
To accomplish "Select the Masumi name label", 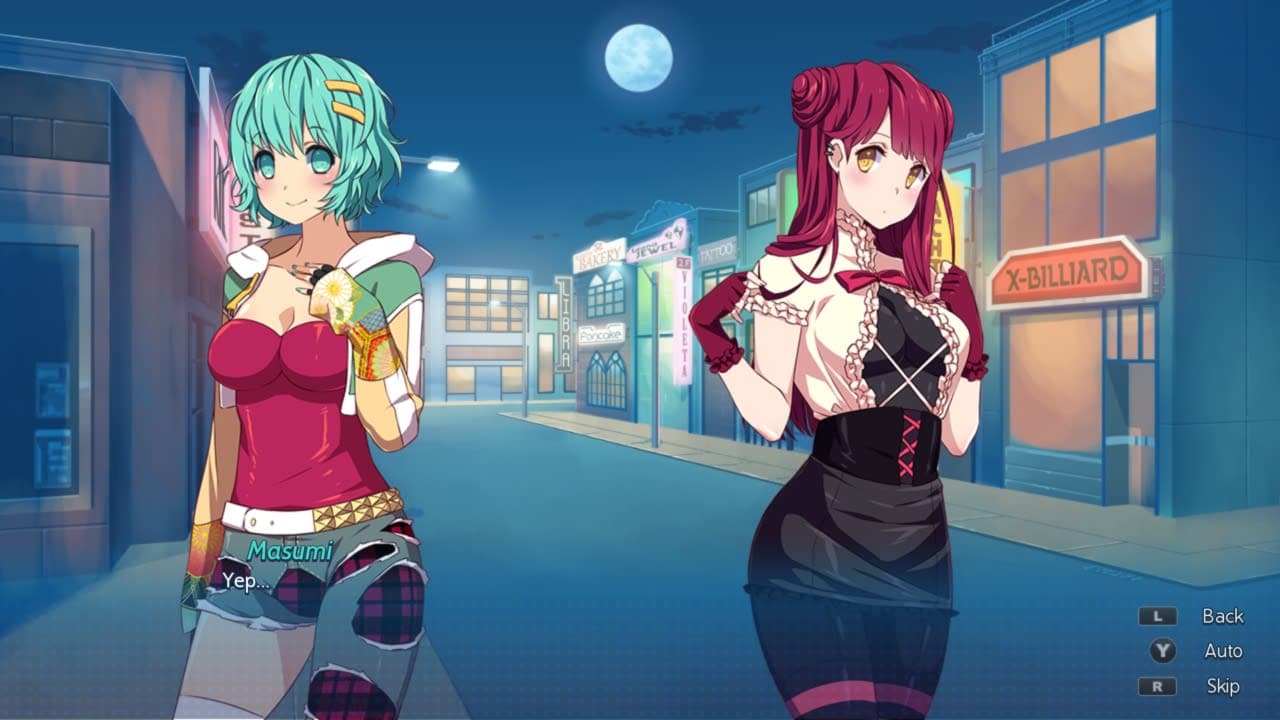I will [289, 550].
